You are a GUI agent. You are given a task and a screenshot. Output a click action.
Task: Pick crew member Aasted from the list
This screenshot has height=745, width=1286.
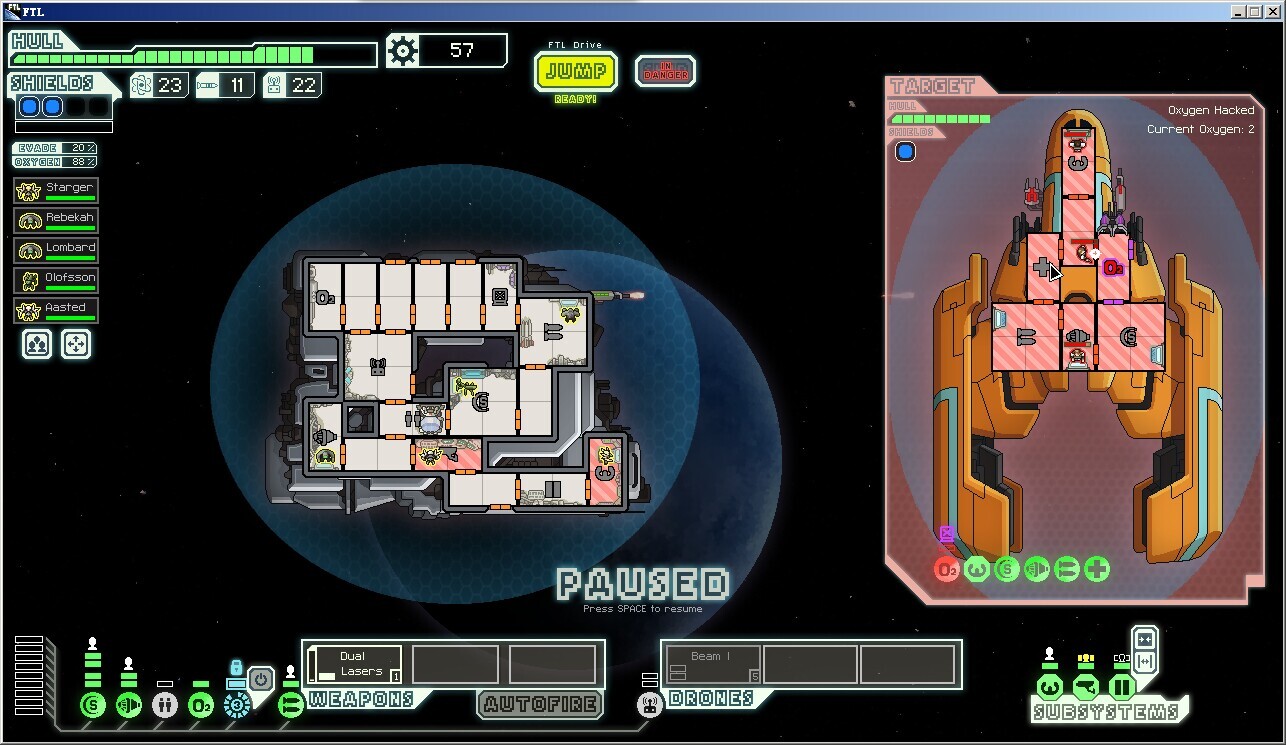[56, 310]
